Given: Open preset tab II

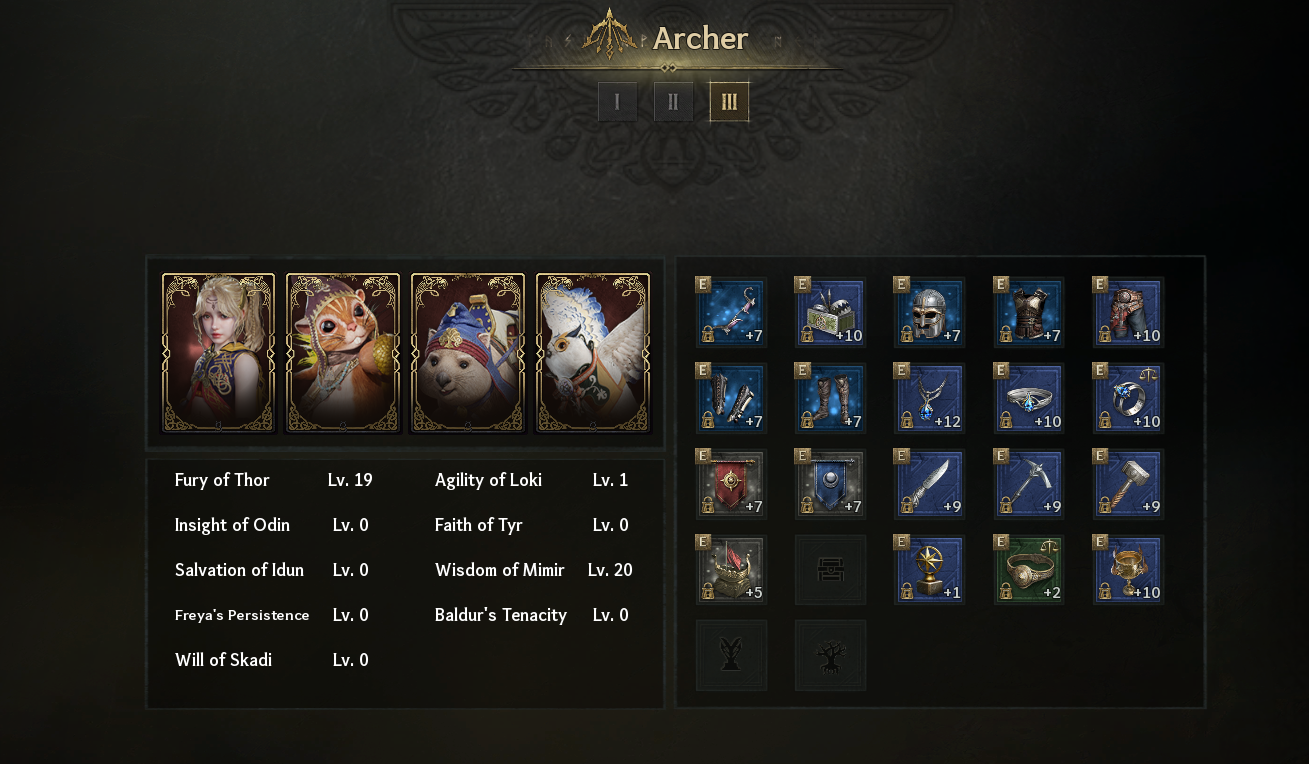Looking at the screenshot, I should click(673, 102).
